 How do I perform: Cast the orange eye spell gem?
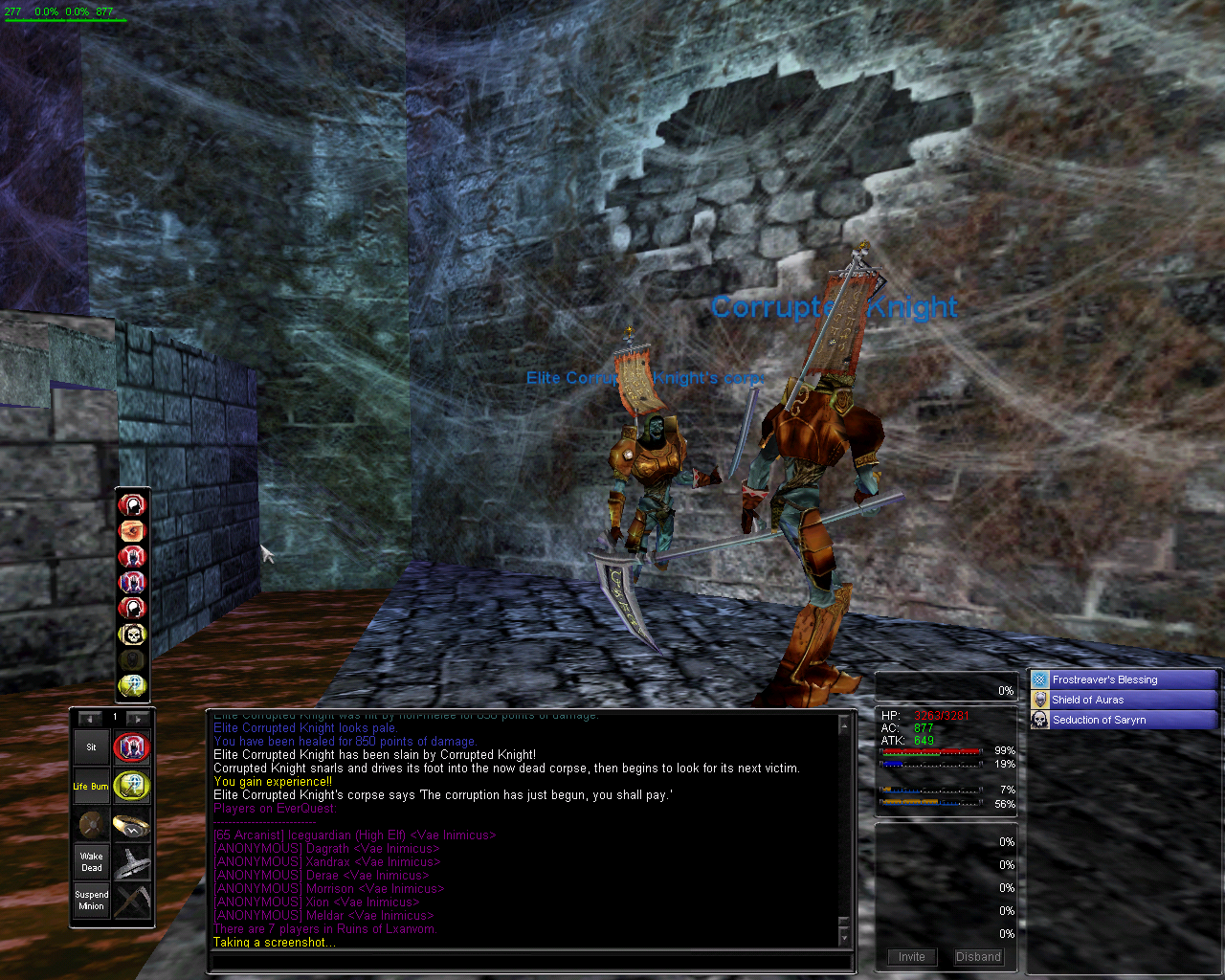[132, 530]
